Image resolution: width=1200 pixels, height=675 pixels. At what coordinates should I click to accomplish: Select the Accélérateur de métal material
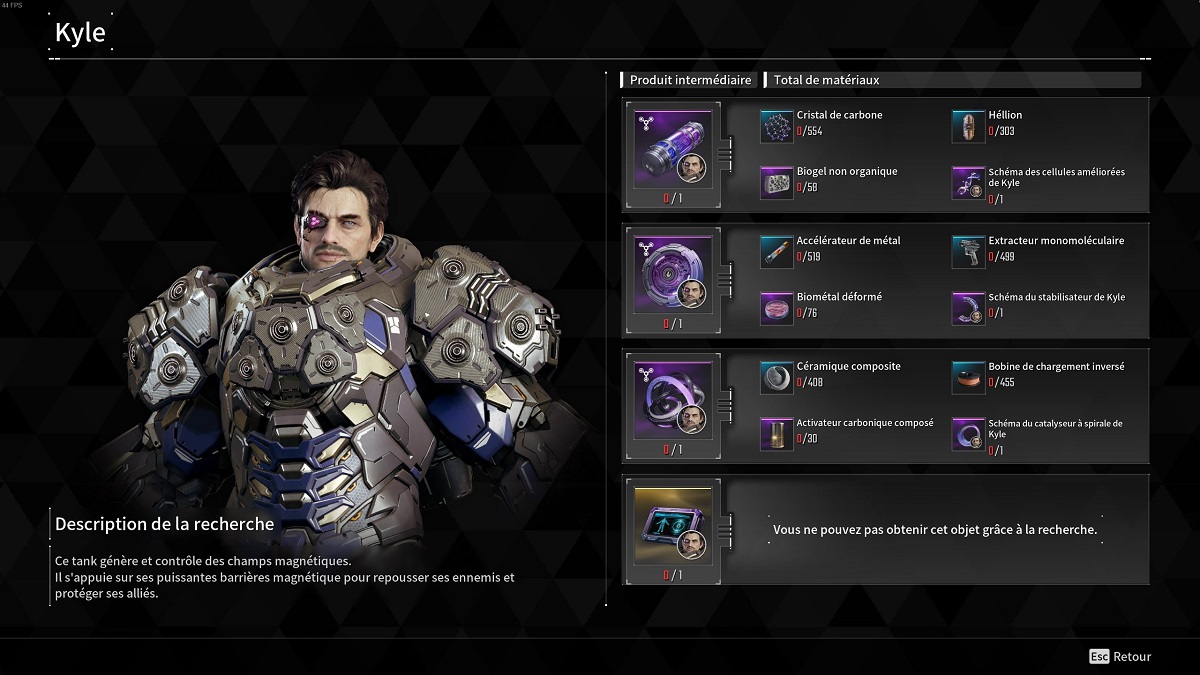click(x=776, y=252)
